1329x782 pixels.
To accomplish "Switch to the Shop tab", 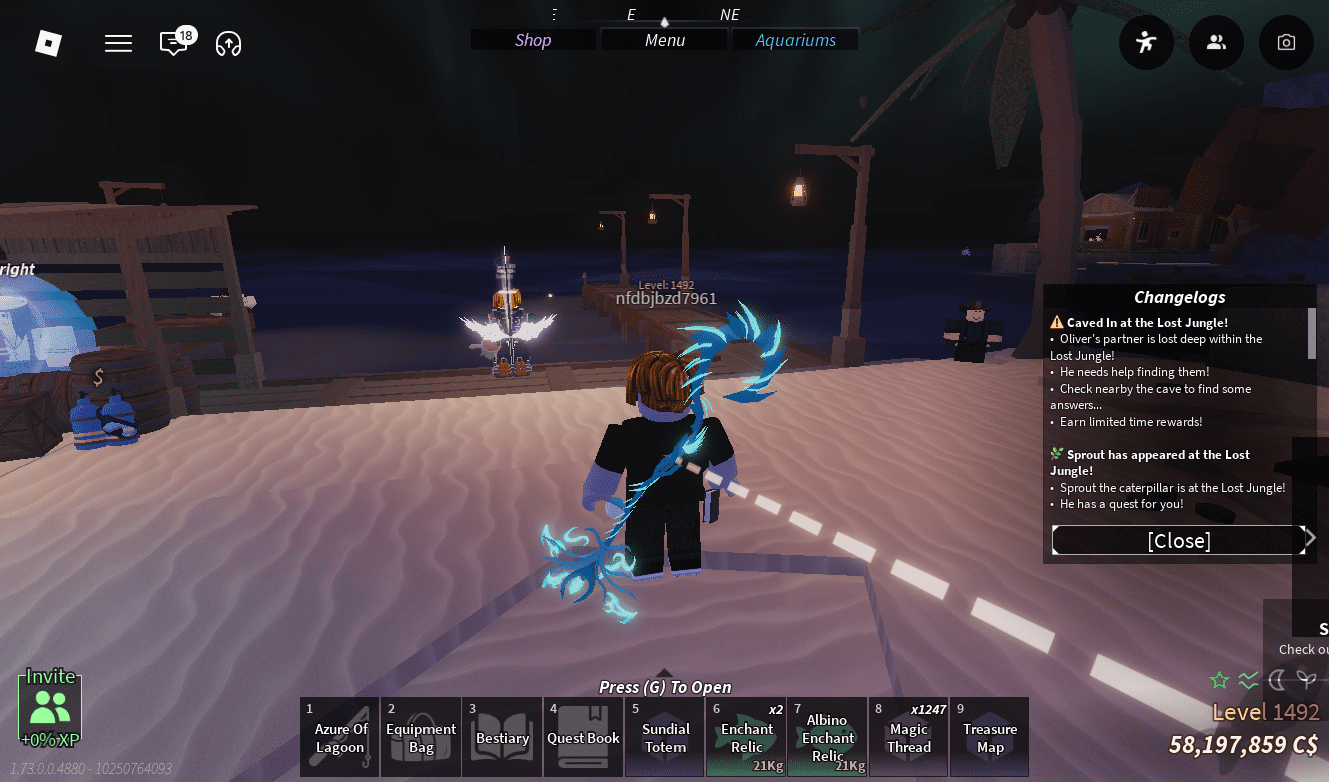I will (x=532, y=40).
